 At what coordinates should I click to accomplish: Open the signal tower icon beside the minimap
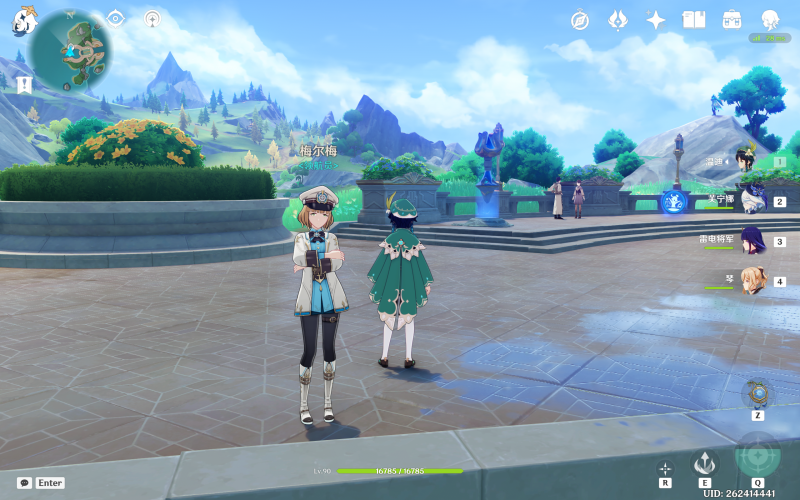(x=152, y=18)
